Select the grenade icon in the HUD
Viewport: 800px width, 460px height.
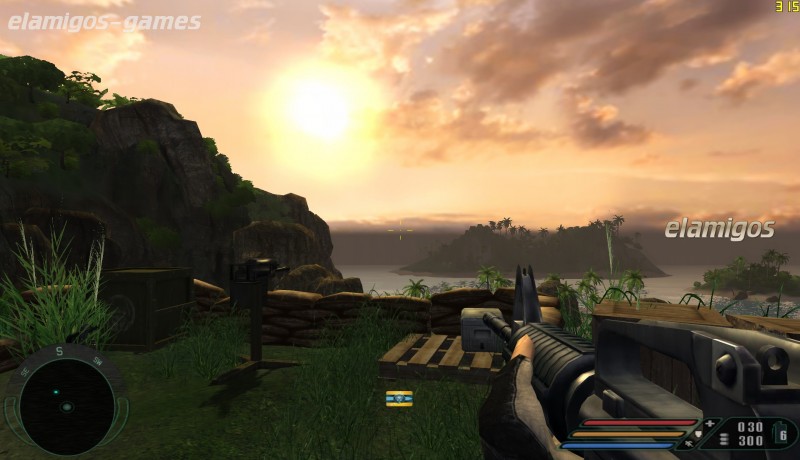pyautogui.click(x=781, y=432)
